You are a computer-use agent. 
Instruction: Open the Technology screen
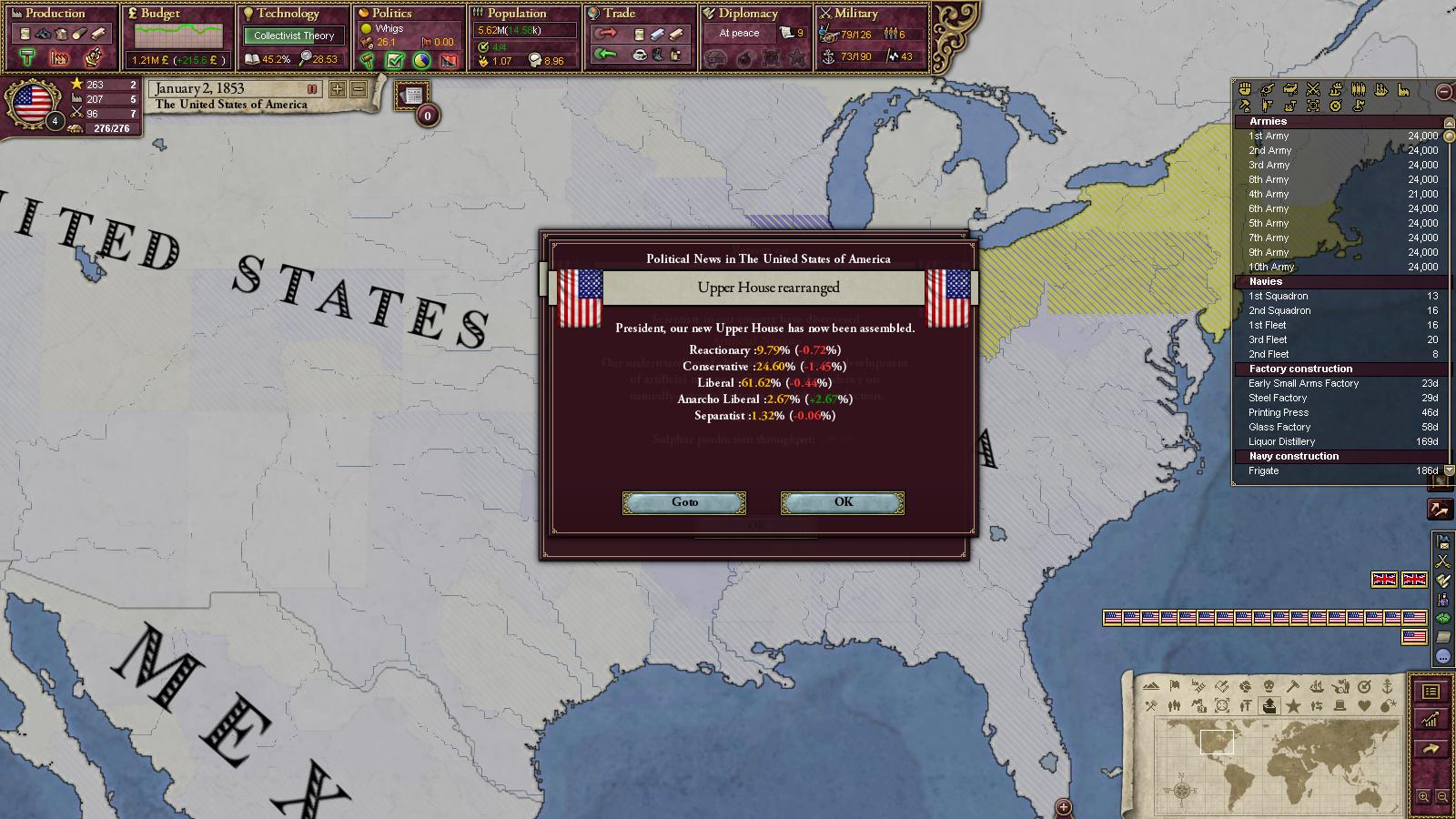click(x=288, y=14)
